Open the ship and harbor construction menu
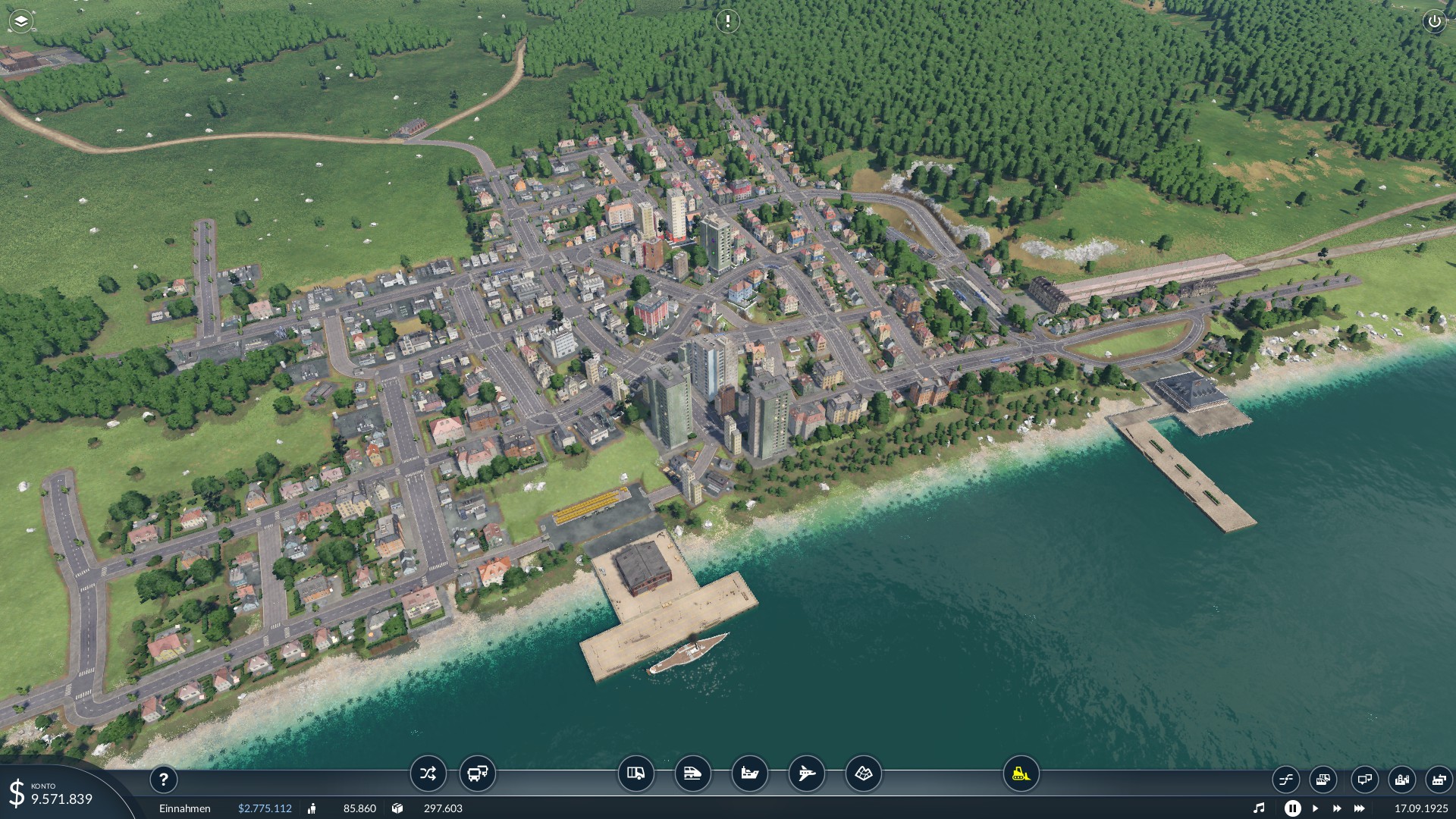This screenshot has height=819, width=1456. pyautogui.click(x=749, y=773)
